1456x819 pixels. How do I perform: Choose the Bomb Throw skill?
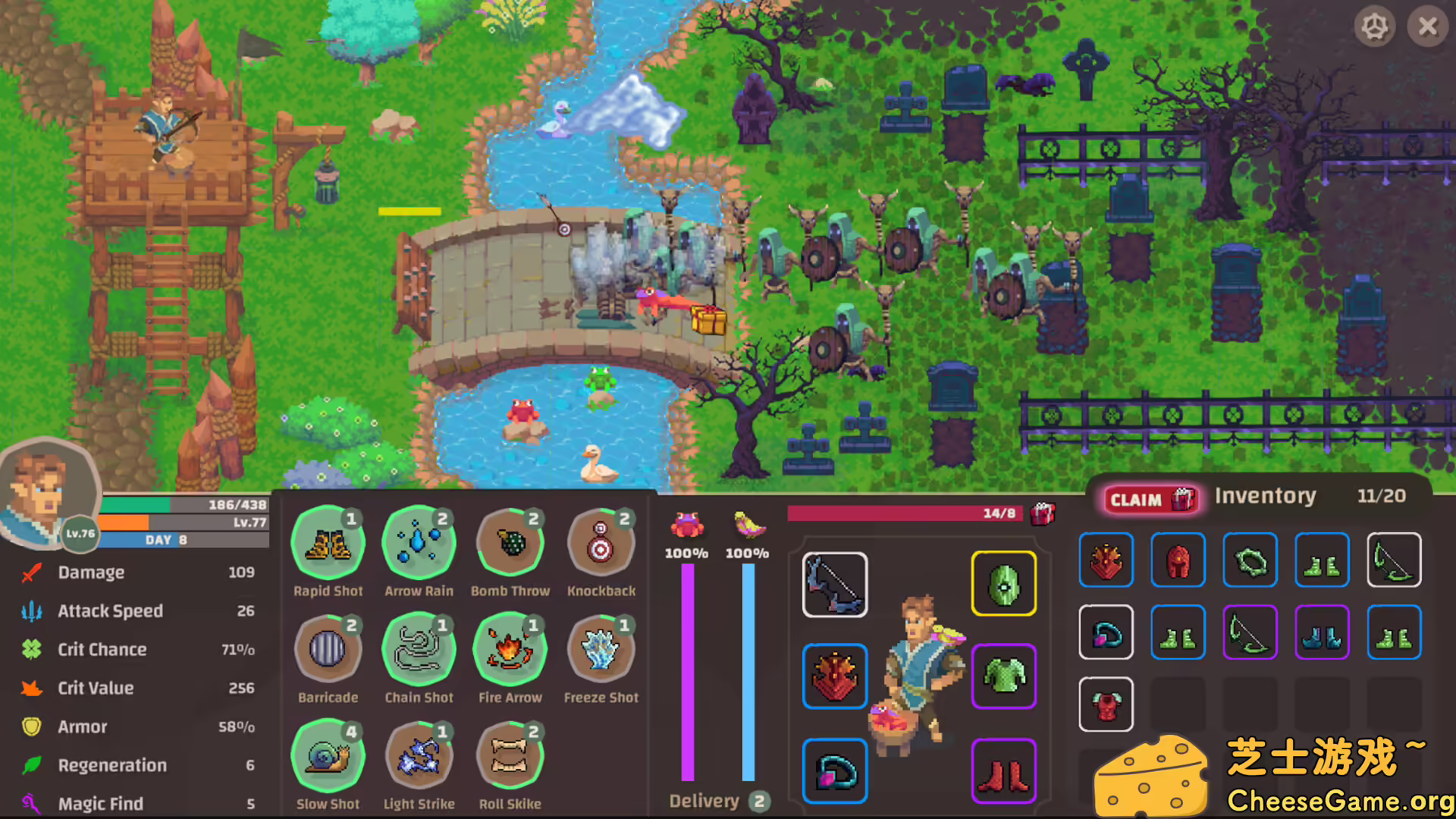coord(510,541)
